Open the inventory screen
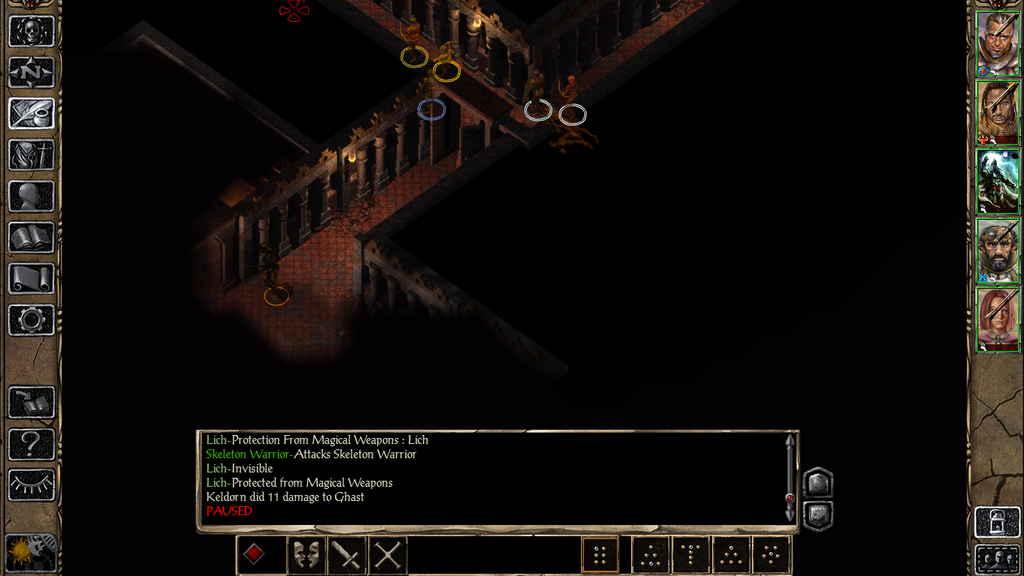This screenshot has height=576, width=1024. pos(31,155)
